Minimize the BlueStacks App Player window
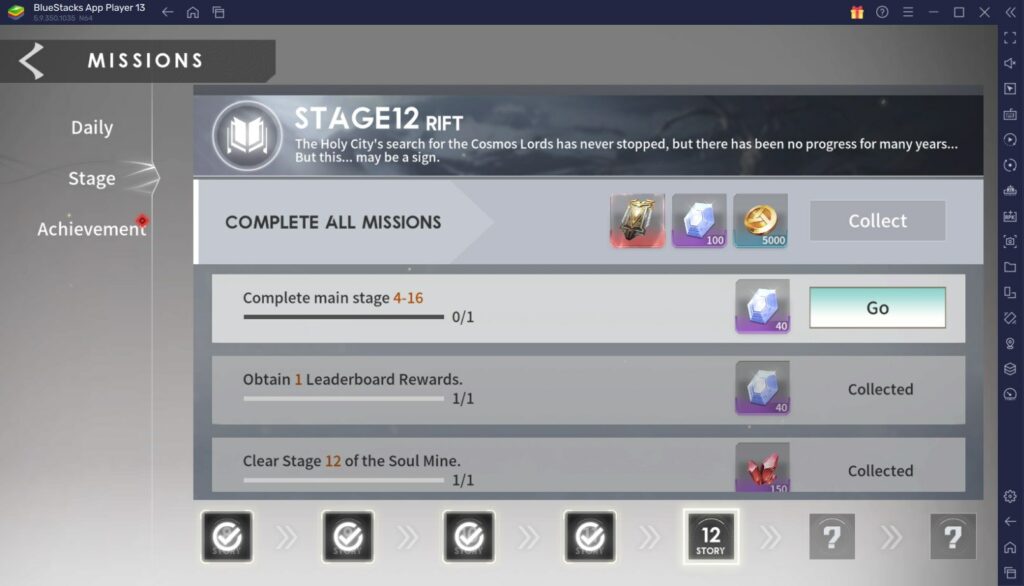The image size is (1024, 586). pyautogui.click(x=933, y=12)
